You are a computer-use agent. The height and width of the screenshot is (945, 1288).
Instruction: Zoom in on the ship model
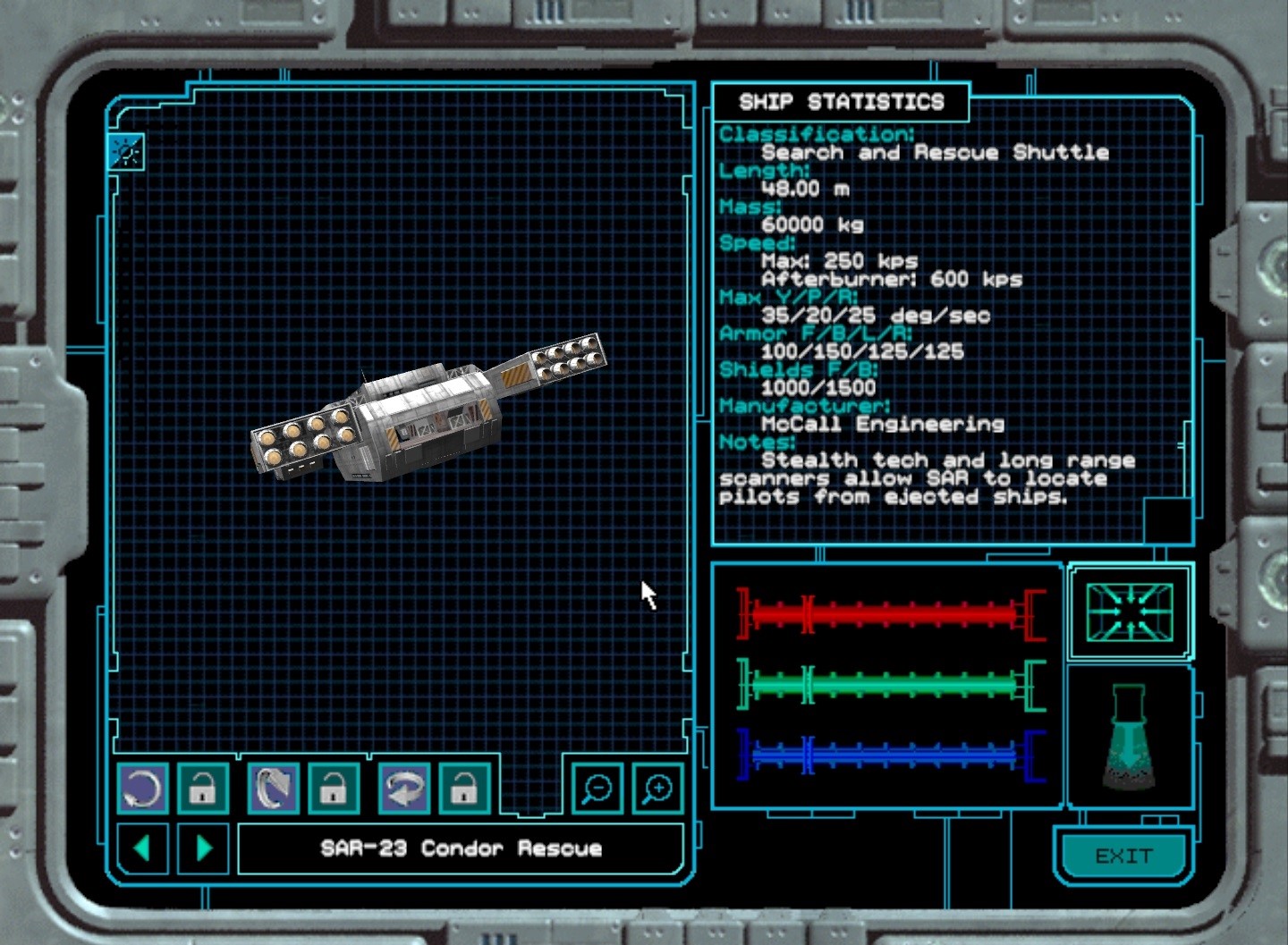[x=657, y=789]
